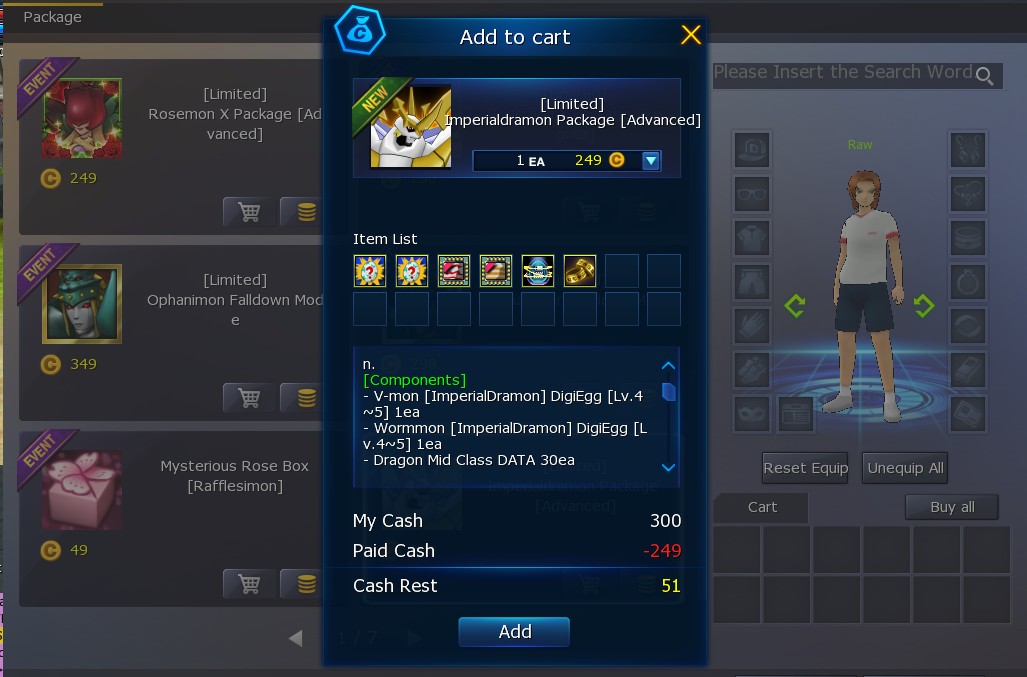The height and width of the screenshot is (677, 1027).
Task: Open the Cart tab
Action: (762, 507)
